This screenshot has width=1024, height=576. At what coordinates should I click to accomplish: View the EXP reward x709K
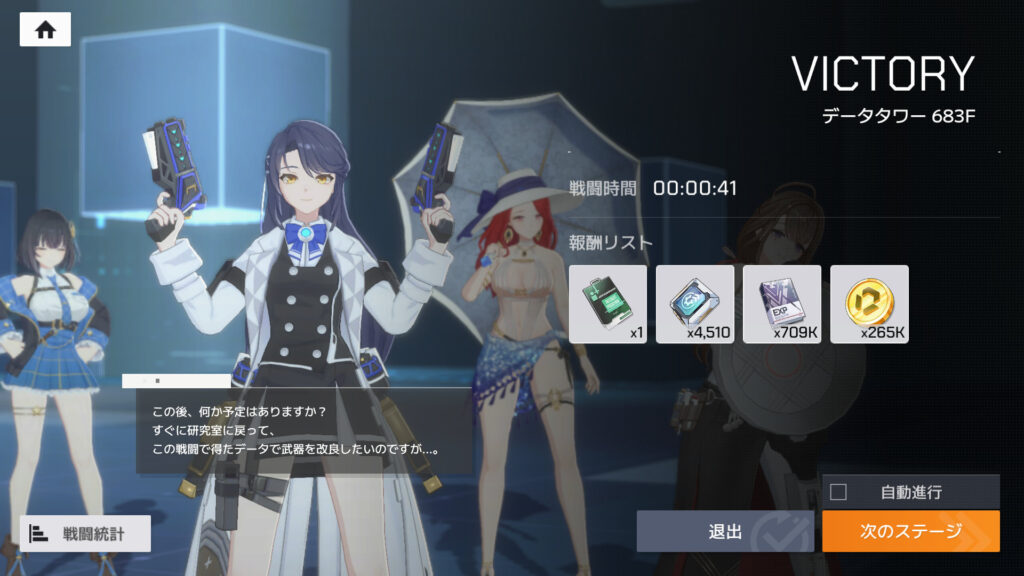coord(782,303)
